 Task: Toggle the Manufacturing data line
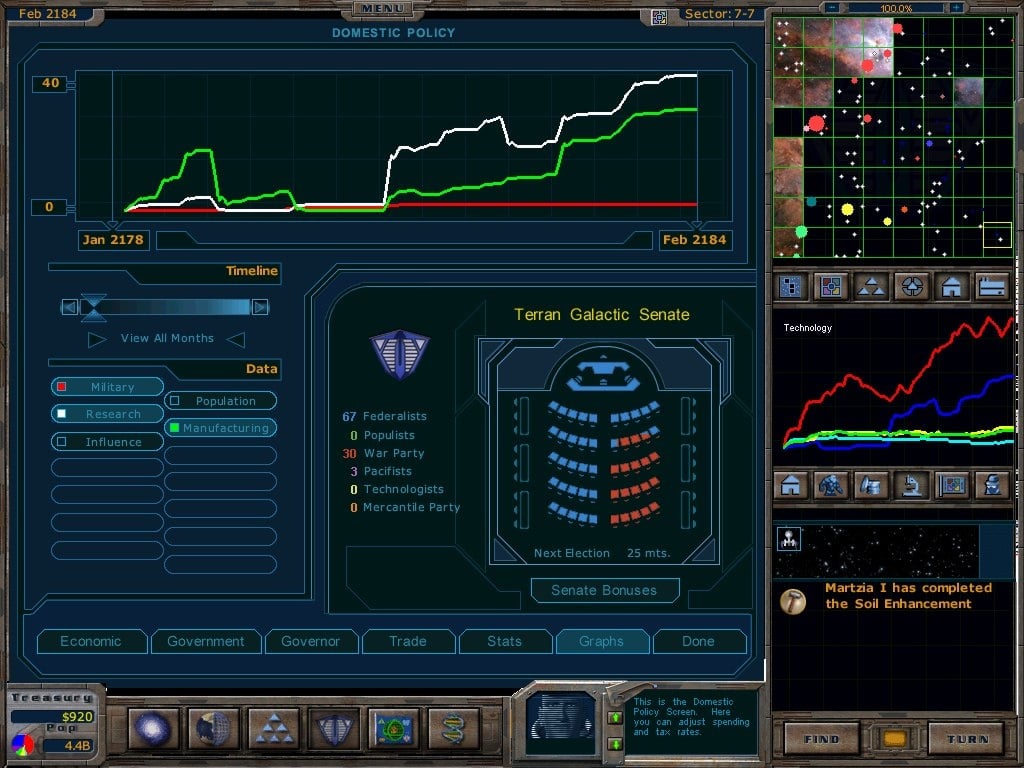click(x=220, y=428)
